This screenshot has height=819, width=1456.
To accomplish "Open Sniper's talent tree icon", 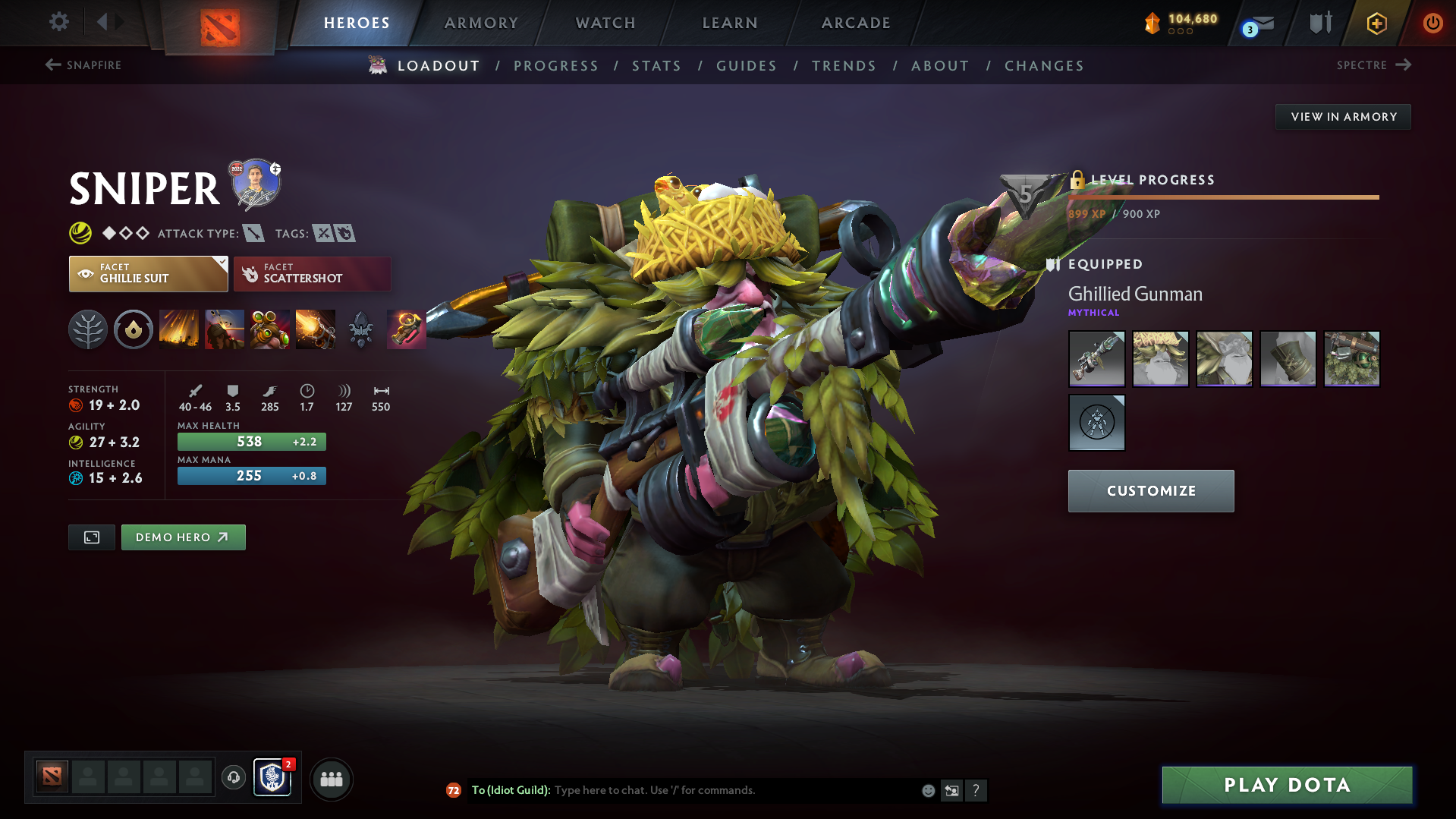I will click(x=88, y=329).
